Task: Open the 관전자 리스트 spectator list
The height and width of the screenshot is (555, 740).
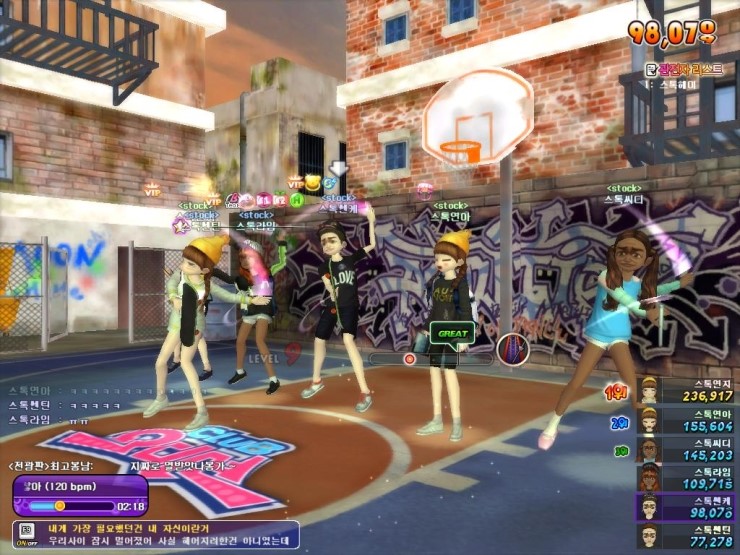Action: pyautogui.click(x=682, y=69)
